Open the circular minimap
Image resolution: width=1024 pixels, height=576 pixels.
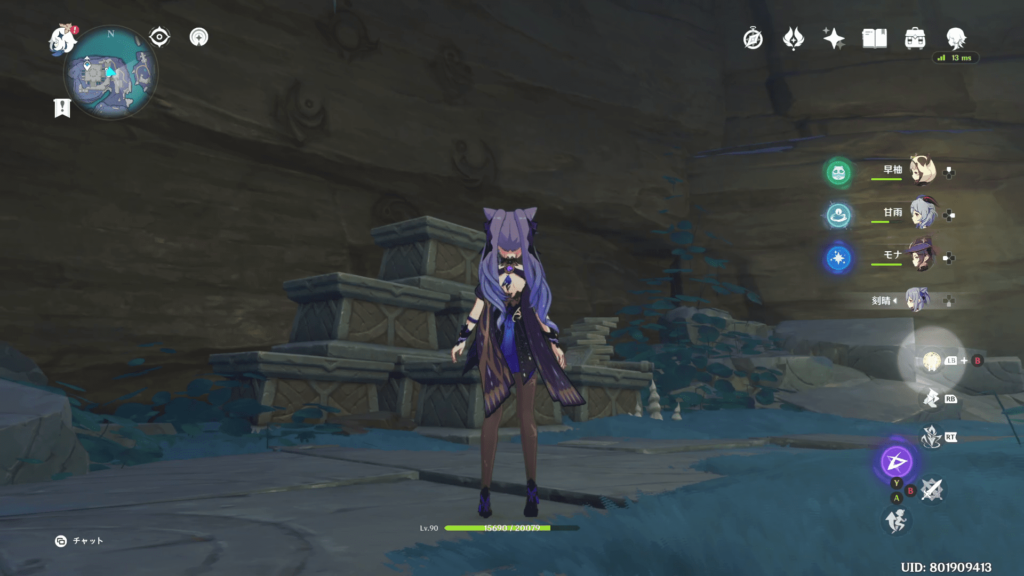(x=110, y=72)
